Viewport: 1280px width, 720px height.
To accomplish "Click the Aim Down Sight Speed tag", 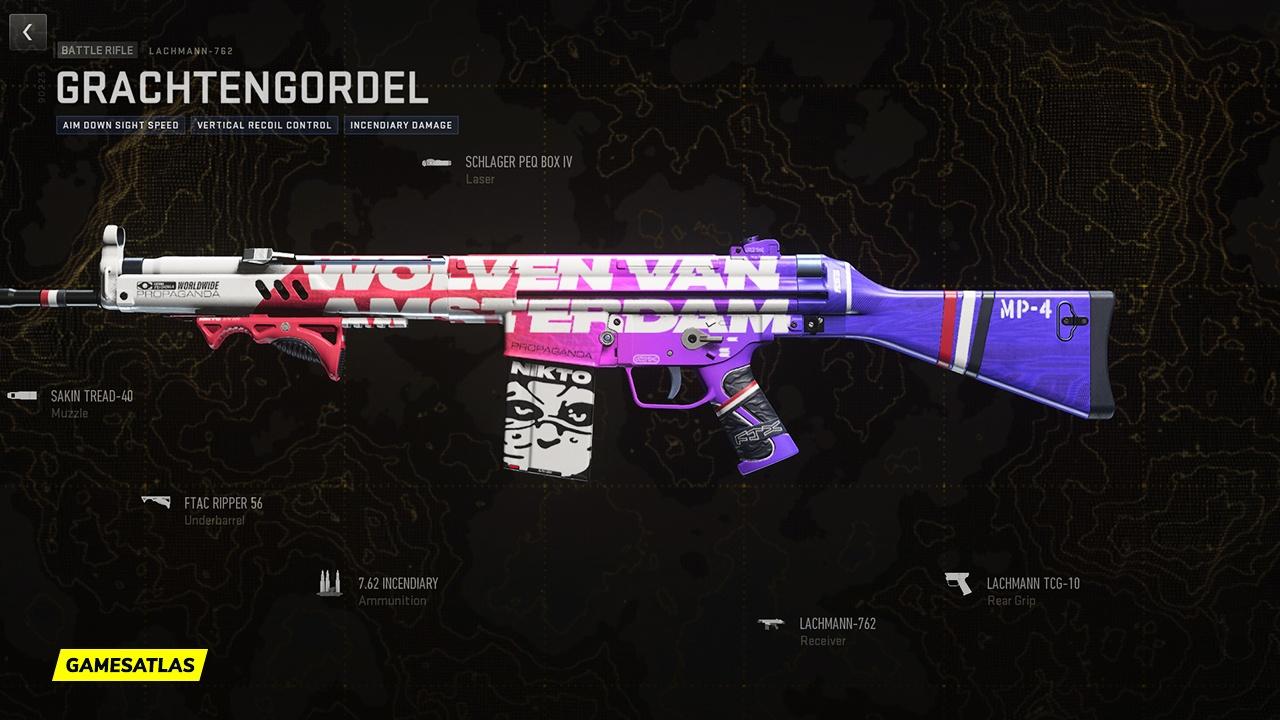I will point(121,125).
